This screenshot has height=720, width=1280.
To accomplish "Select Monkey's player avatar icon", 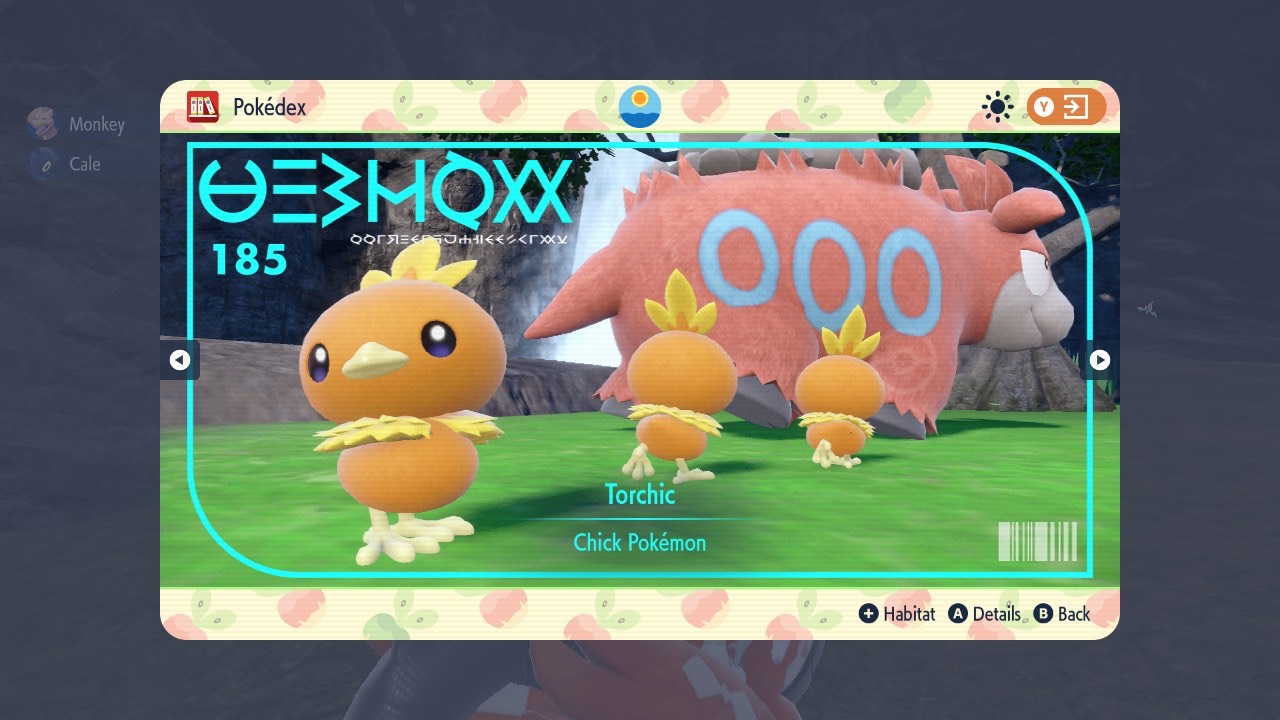I will pyautogui.click(x=42, y=123).
